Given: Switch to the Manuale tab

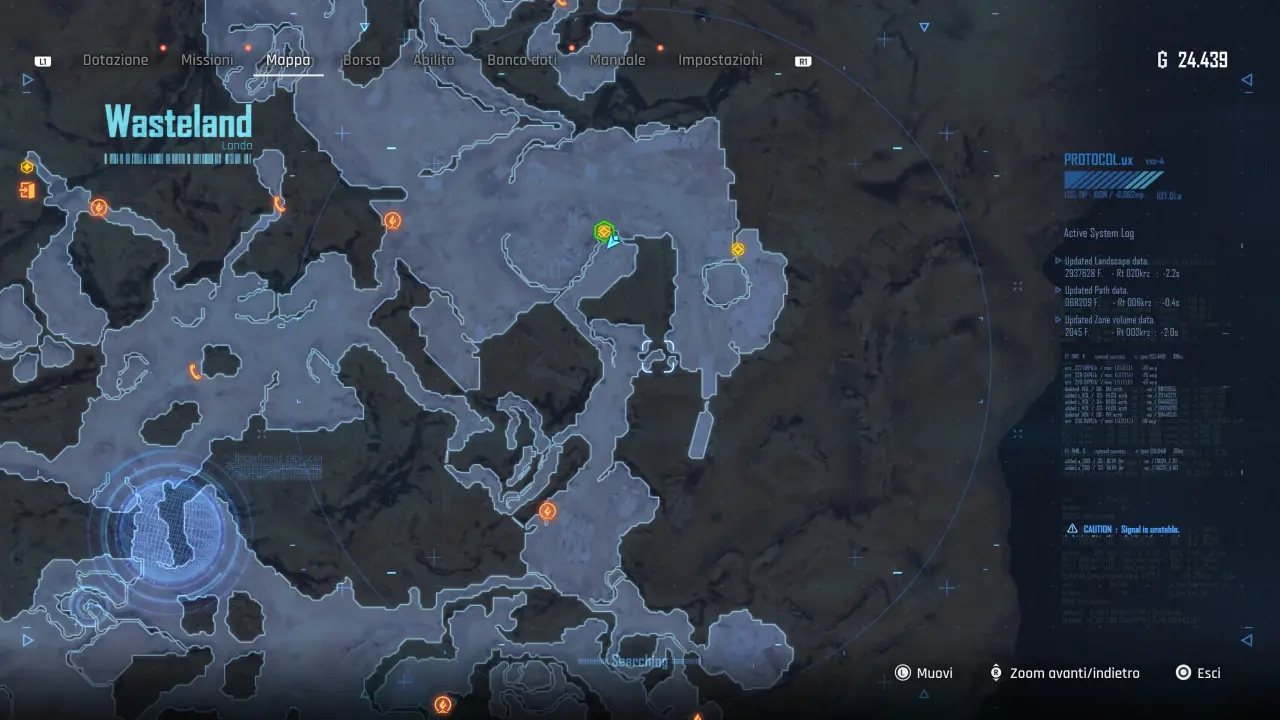Looking at the screenshot, I should click(x=617, y=60).
